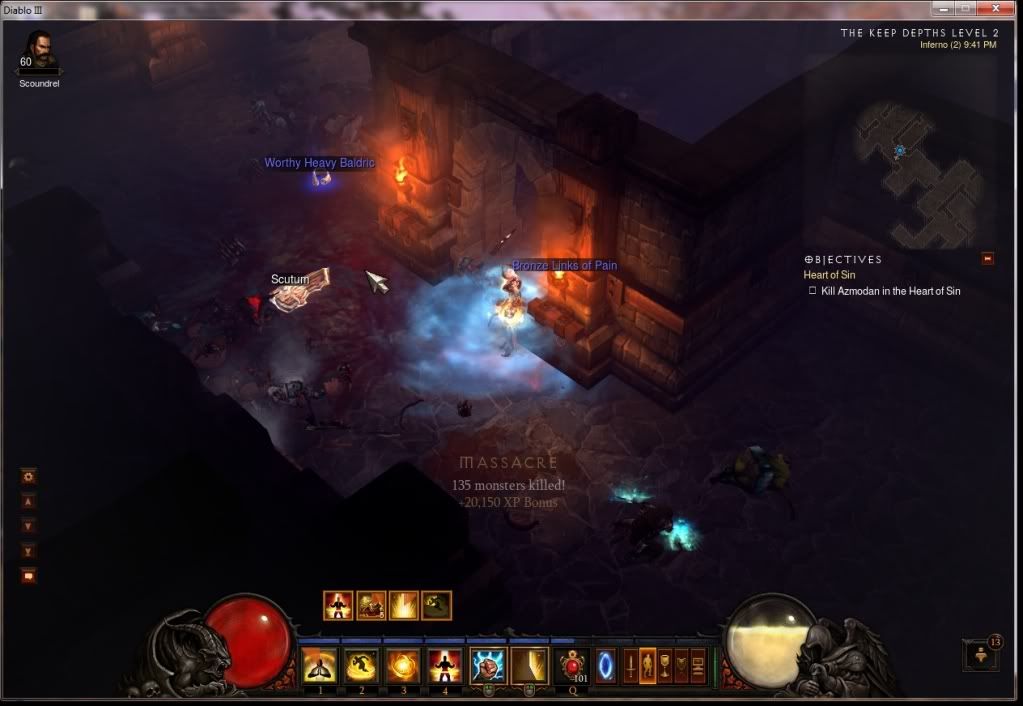Screen dimensions: 1023x706
Task: Click the Scoundrel follower portrait
Action: tap(38, 50)
